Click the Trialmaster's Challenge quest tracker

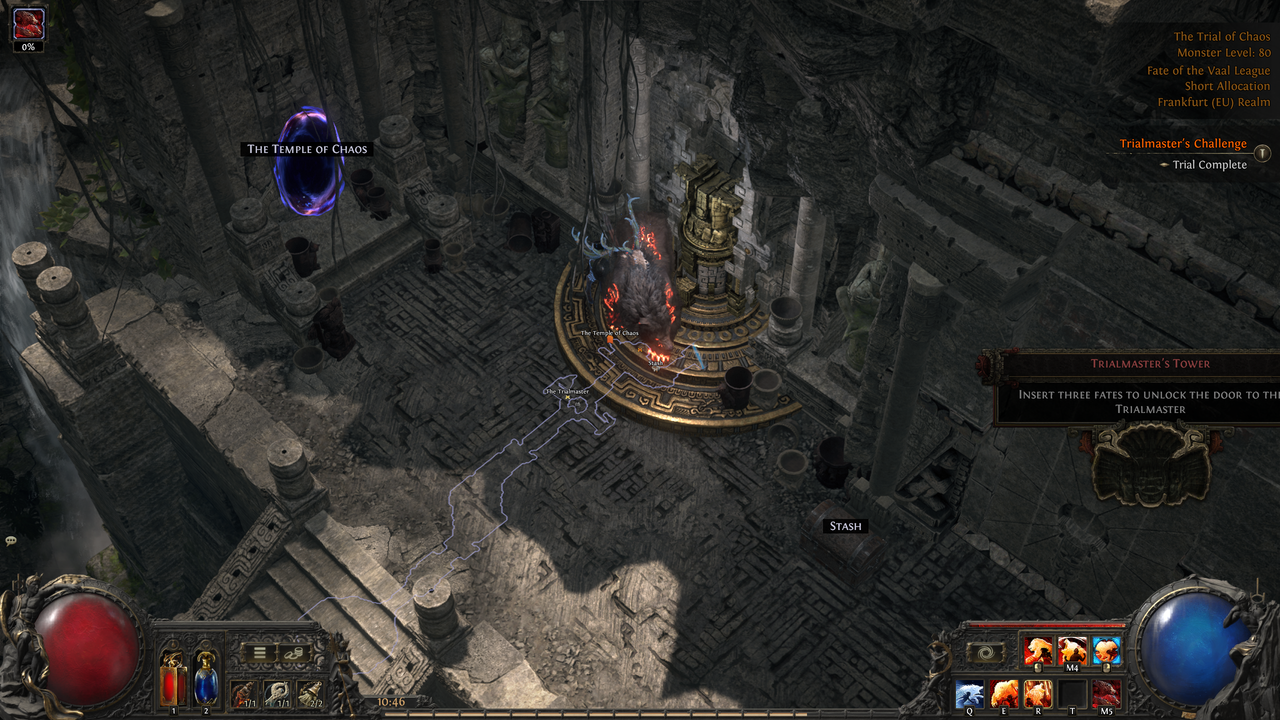coord(1182,144)
